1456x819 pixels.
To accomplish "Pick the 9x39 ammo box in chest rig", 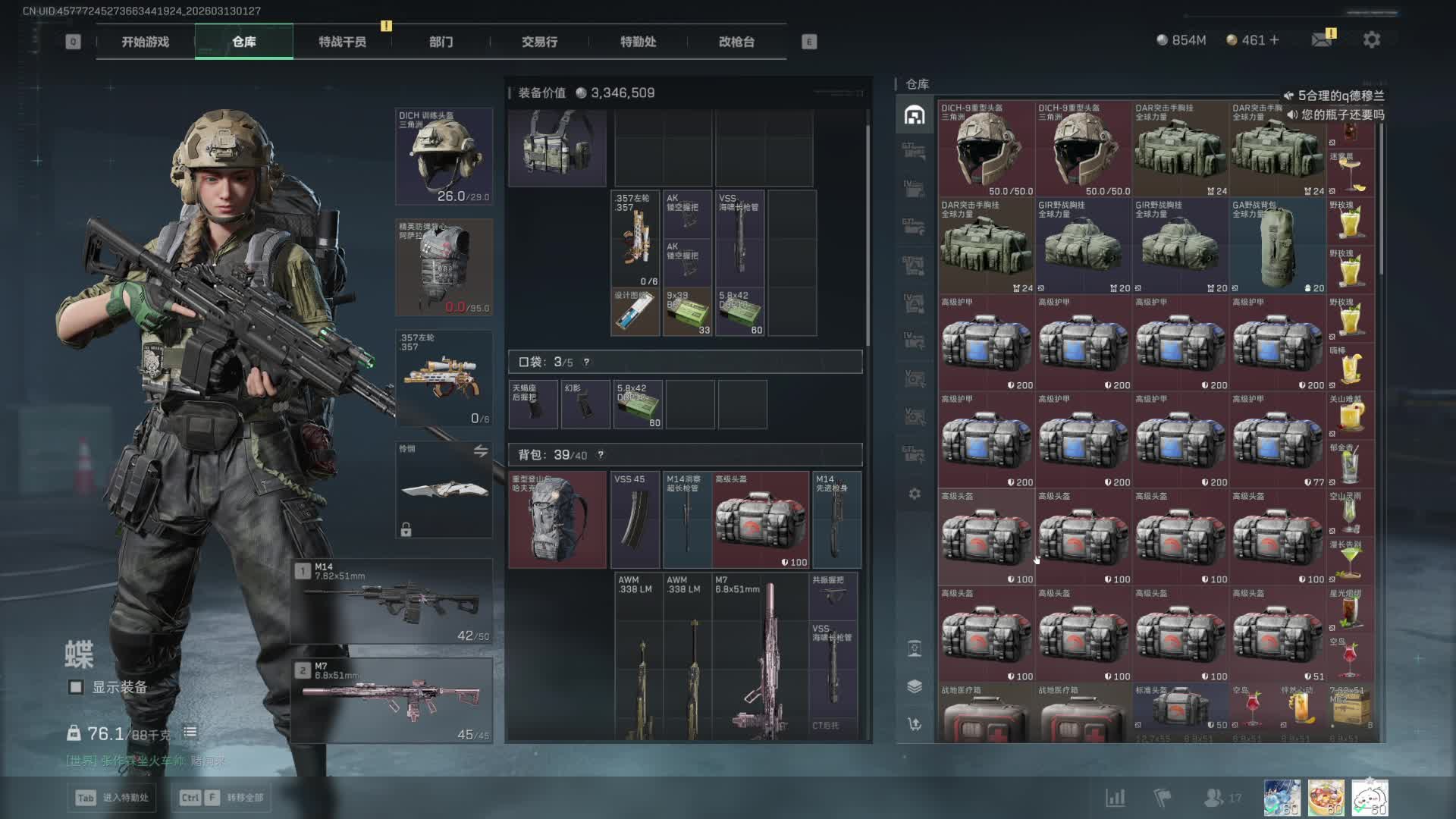I will click(688, 312).
